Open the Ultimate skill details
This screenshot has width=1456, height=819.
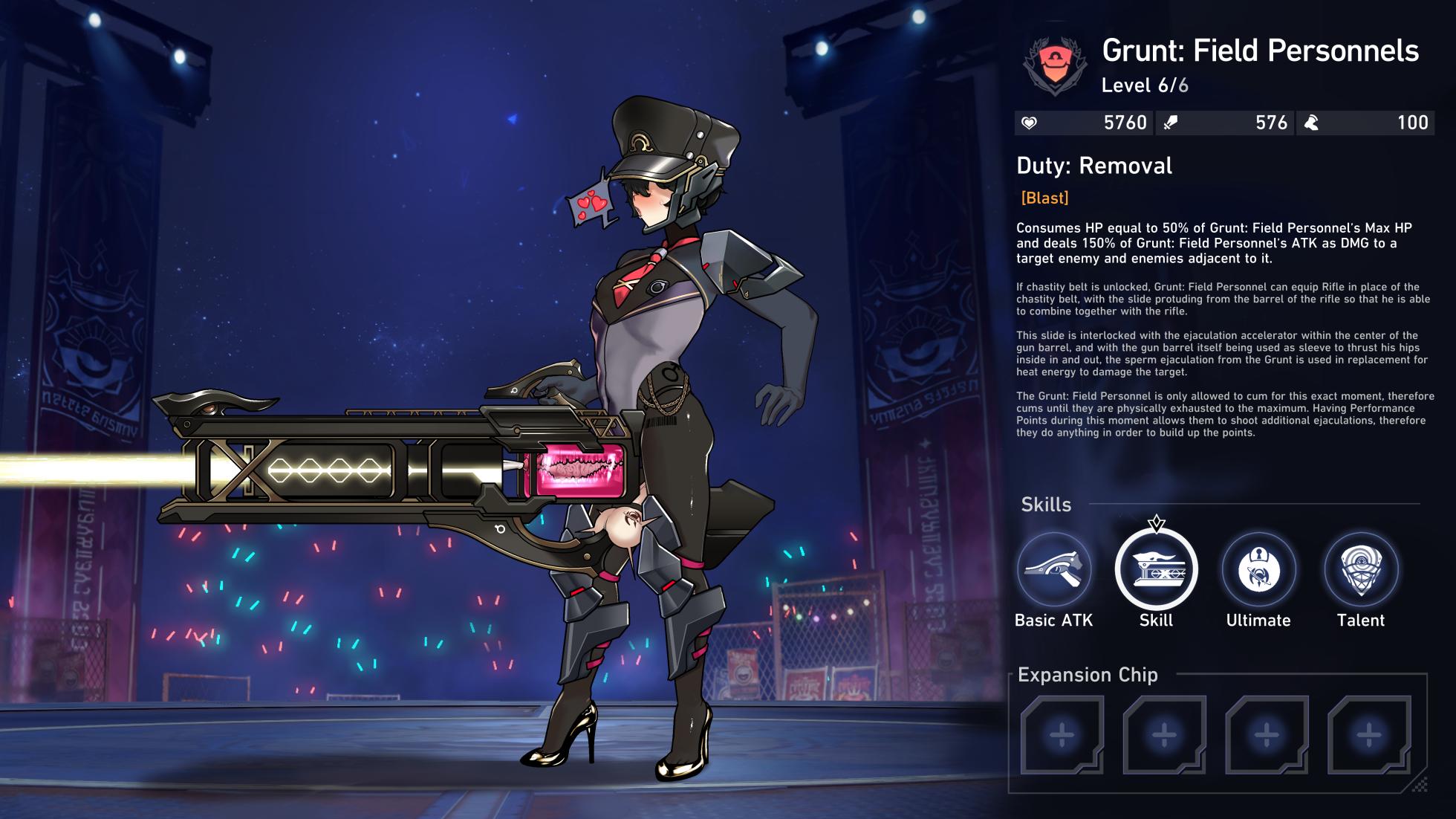coord(1258,570)
